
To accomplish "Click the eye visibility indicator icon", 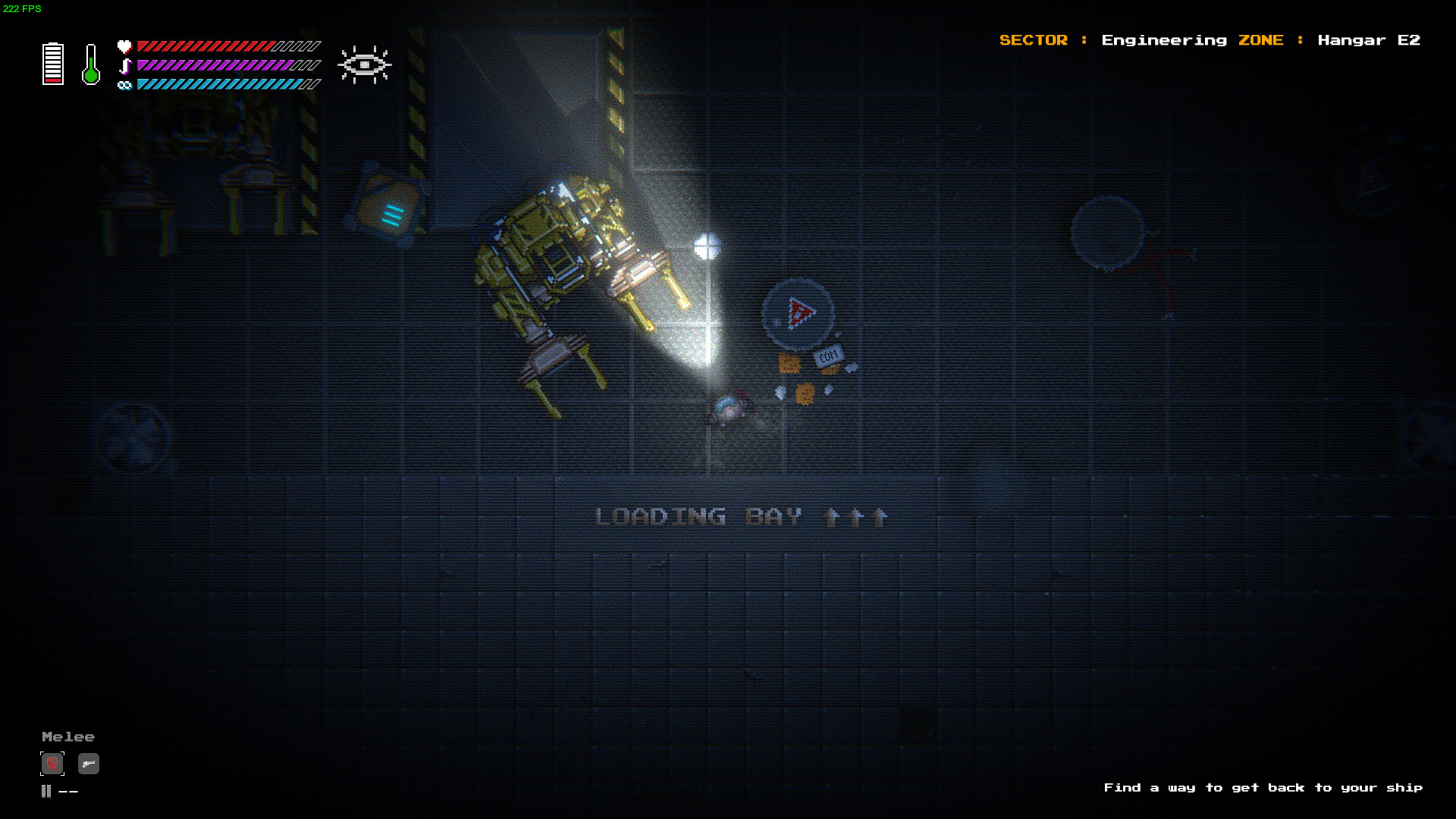I will coord(365,64).
